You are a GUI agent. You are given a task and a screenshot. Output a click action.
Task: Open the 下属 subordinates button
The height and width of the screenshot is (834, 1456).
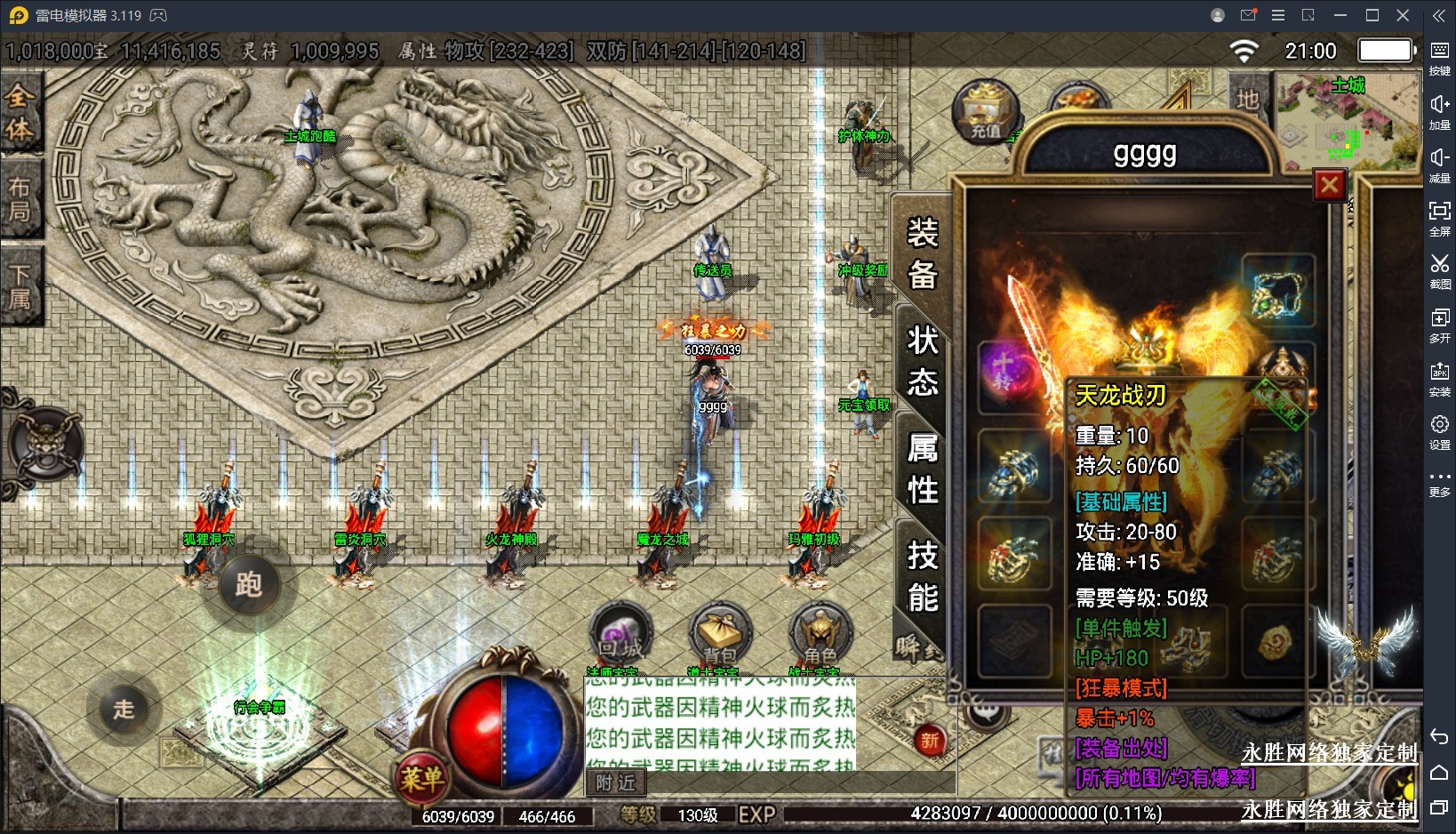coord(20,286)
